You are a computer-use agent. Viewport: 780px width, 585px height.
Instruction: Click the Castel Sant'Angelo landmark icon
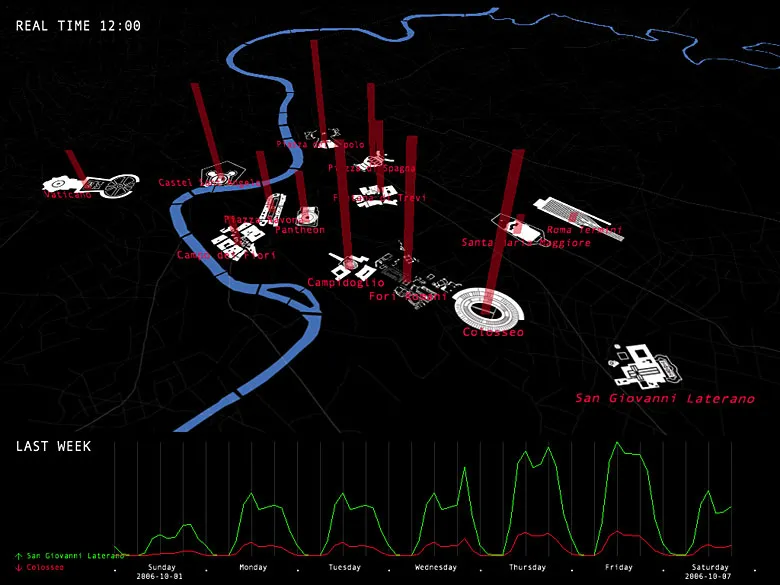click(215, 173)
